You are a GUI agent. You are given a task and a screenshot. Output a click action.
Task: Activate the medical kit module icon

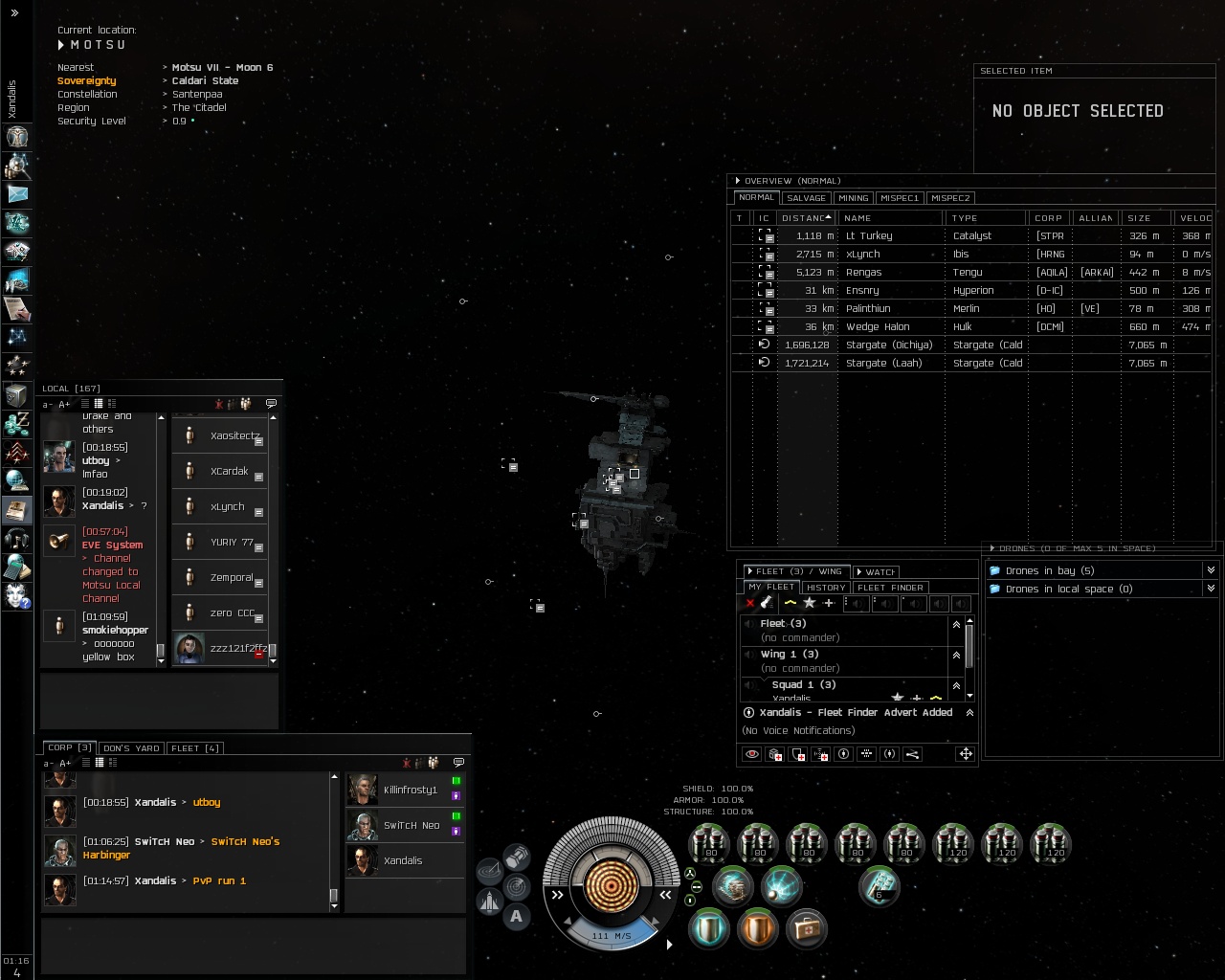click(x=806, y=928)
